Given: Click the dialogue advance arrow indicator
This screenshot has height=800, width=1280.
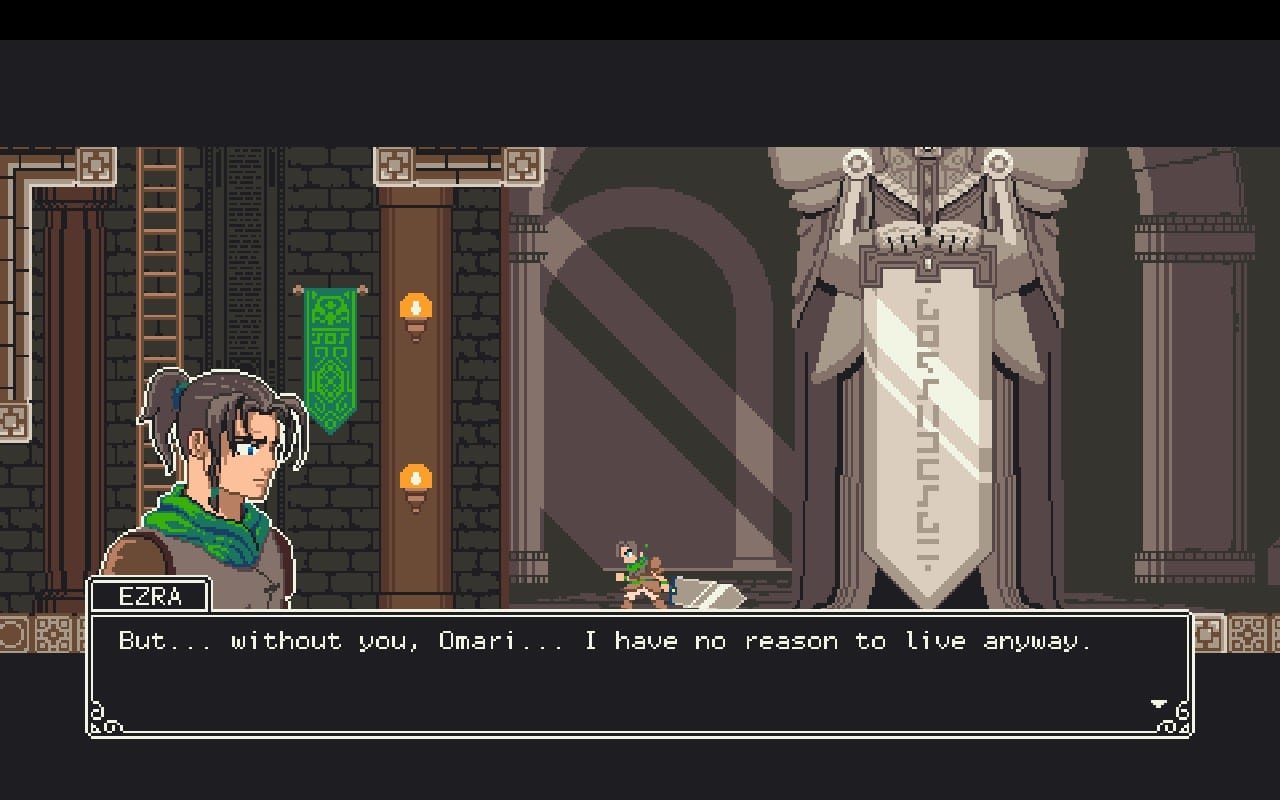Looking at the screenshot, I should pyautogui.click(x=1159, y=701).
